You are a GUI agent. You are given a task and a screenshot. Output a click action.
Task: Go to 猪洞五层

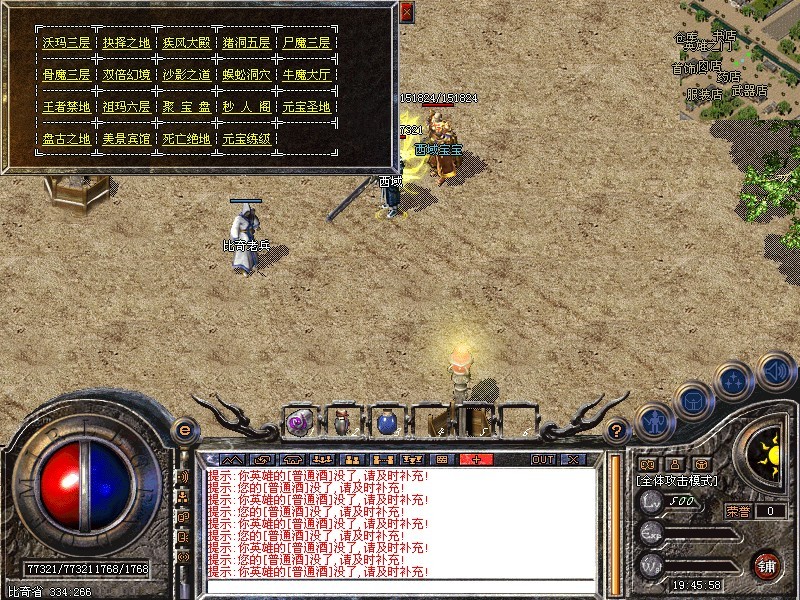(x=246, y=43)
